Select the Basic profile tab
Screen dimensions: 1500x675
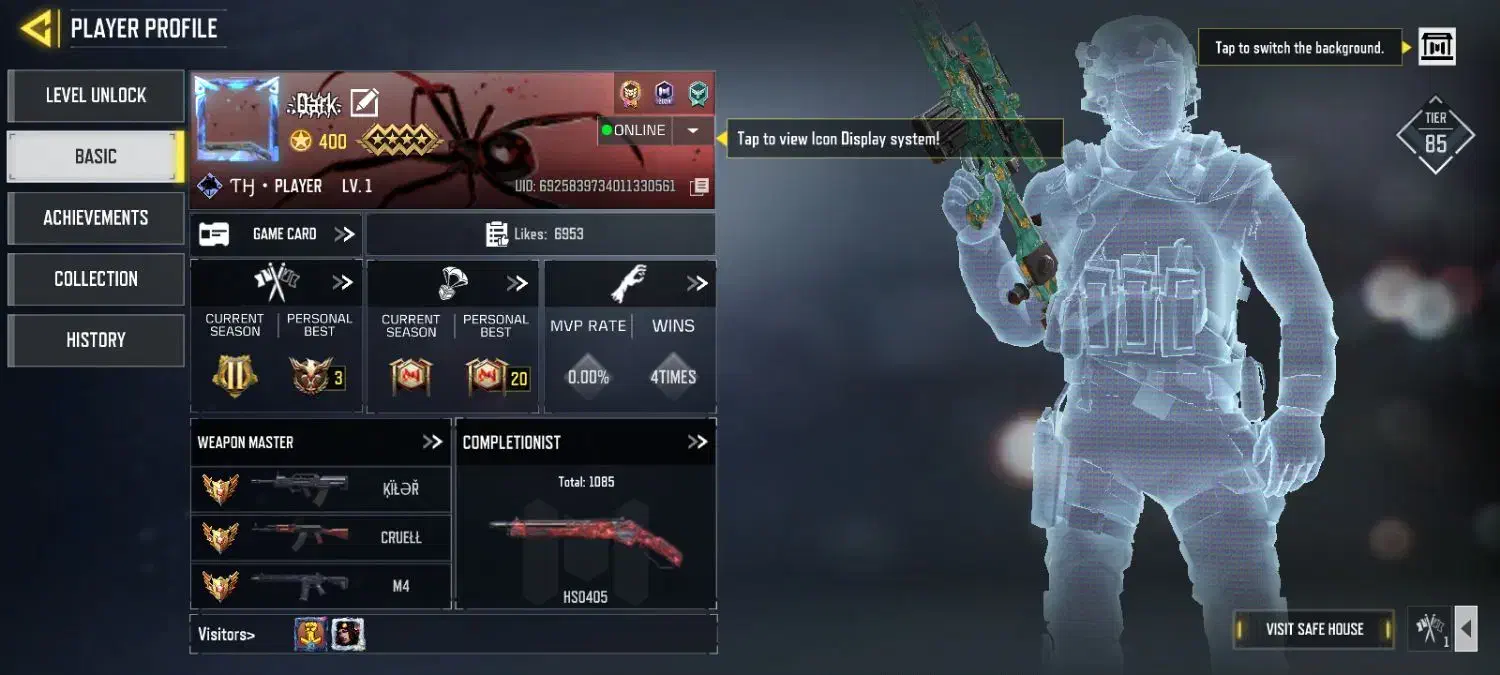click(x=96, y=157)
